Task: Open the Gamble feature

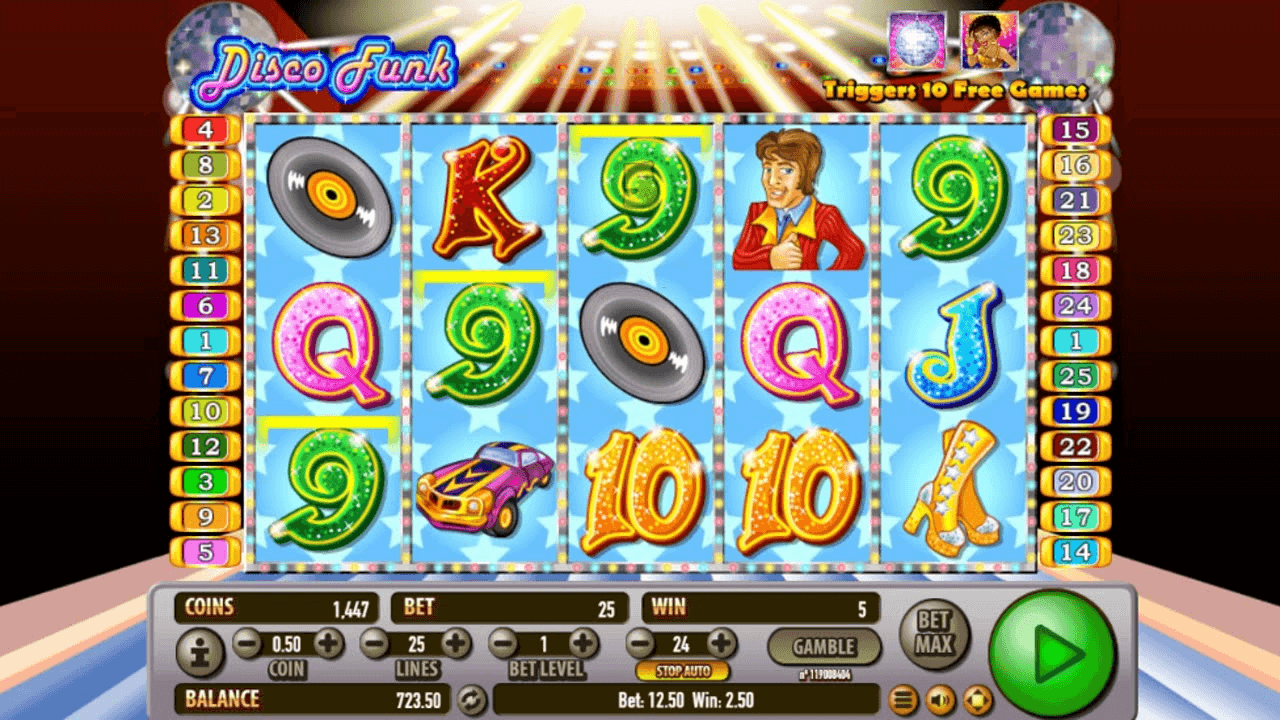Action: tap(824, 647)
